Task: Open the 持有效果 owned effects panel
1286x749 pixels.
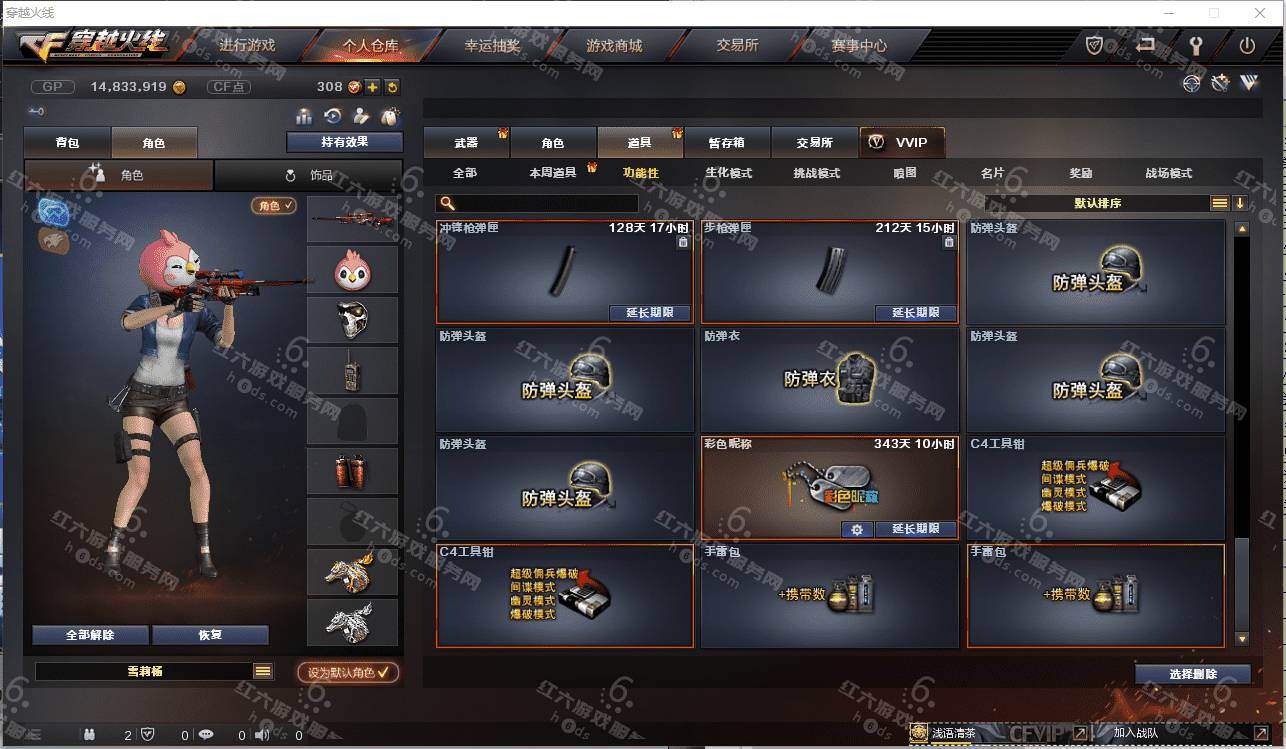Action: [x=344, y=142]
